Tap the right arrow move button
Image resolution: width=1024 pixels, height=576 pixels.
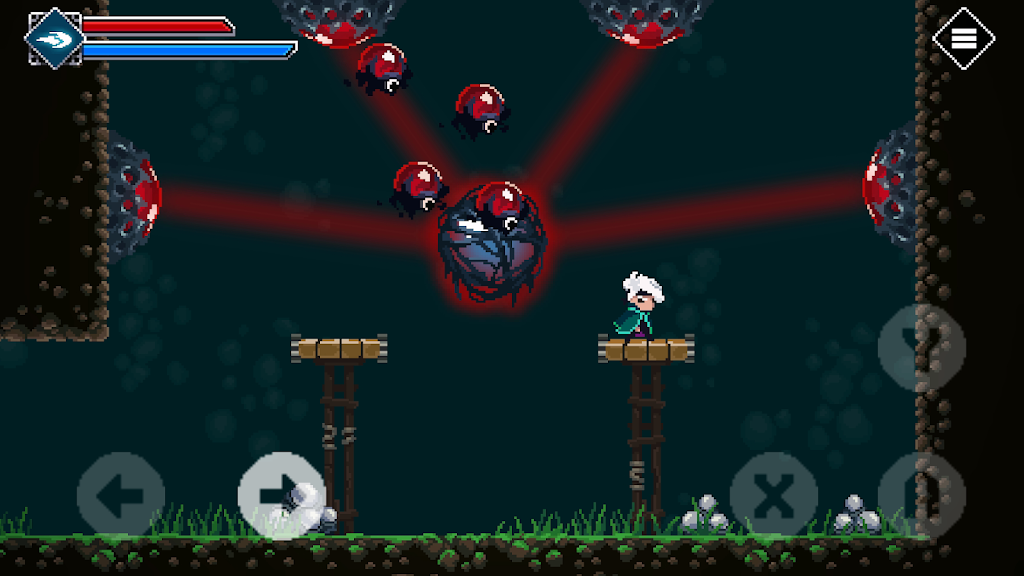coord(282,495)
